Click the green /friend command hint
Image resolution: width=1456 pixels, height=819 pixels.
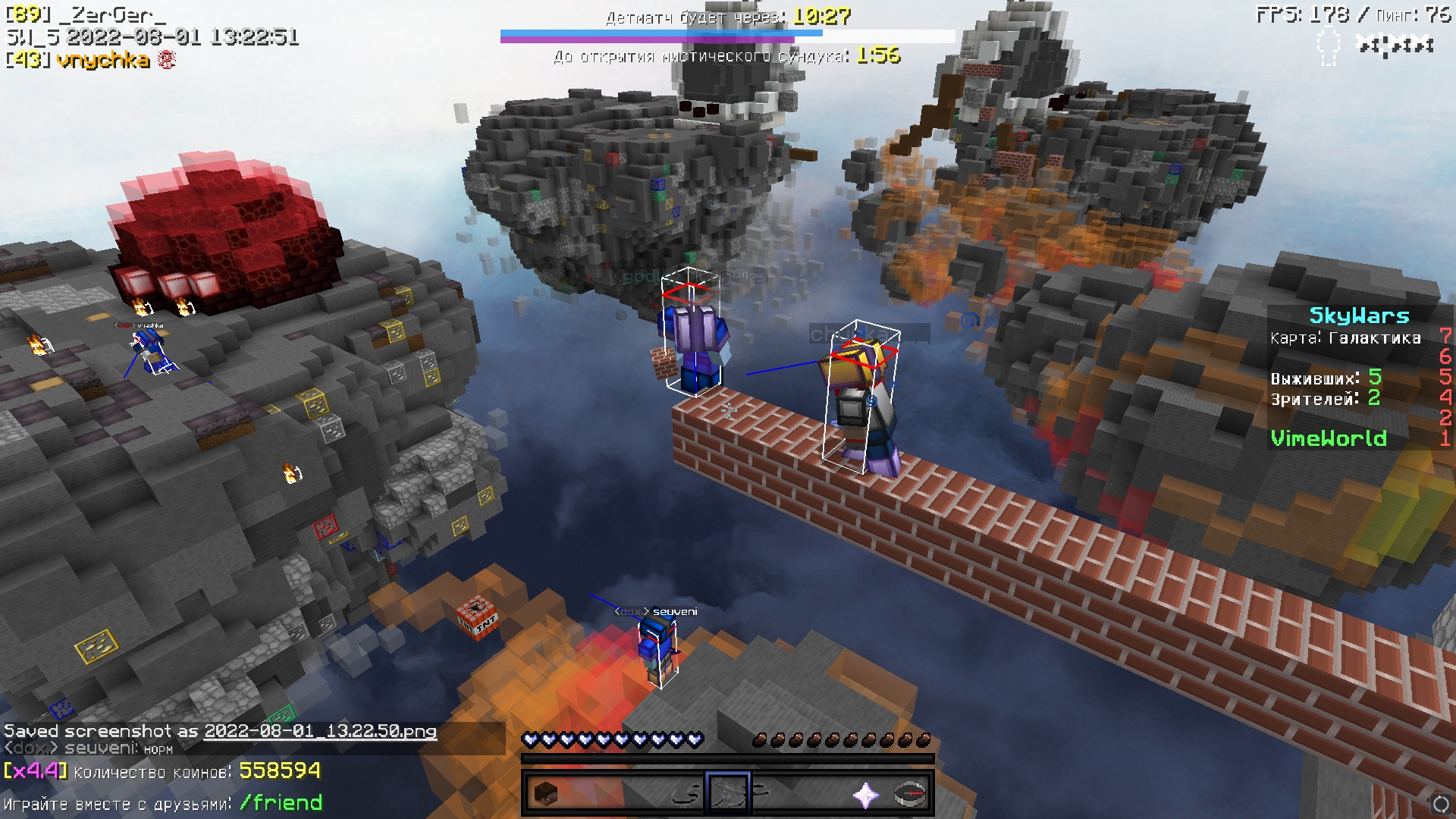point(281,802)
